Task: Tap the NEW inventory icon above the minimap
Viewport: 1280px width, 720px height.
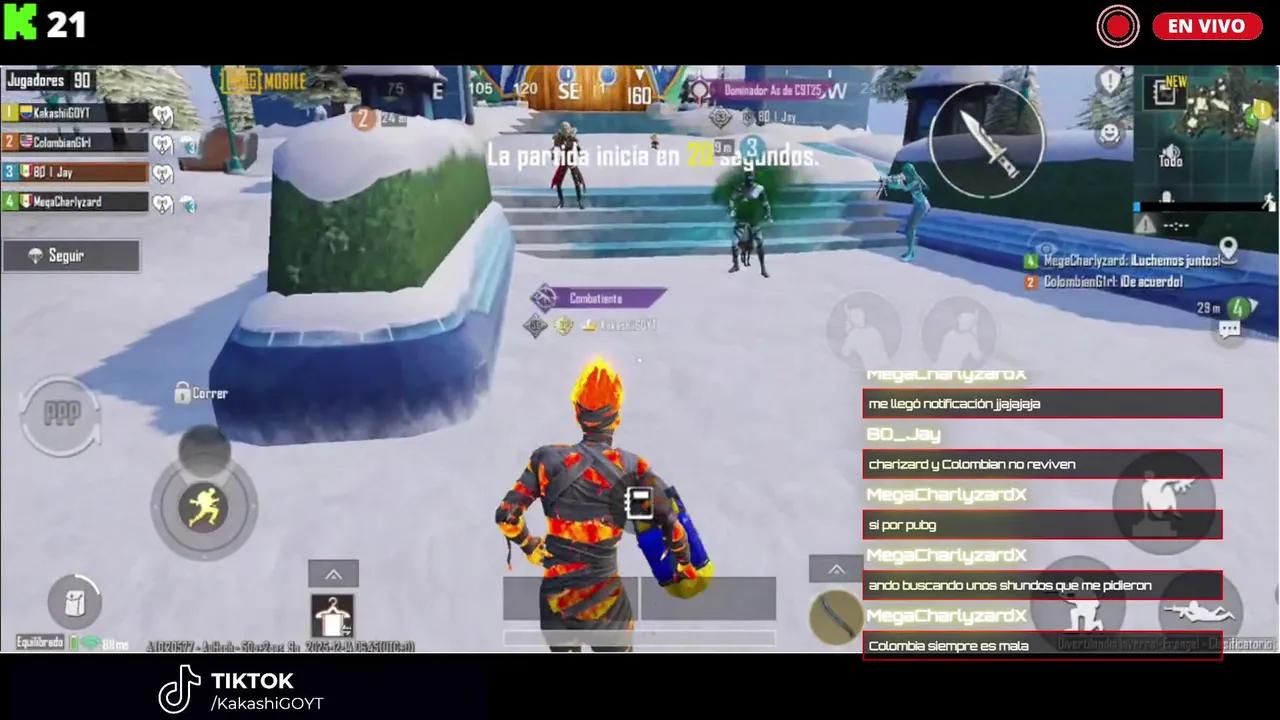Action: [x=1165, y=92]
